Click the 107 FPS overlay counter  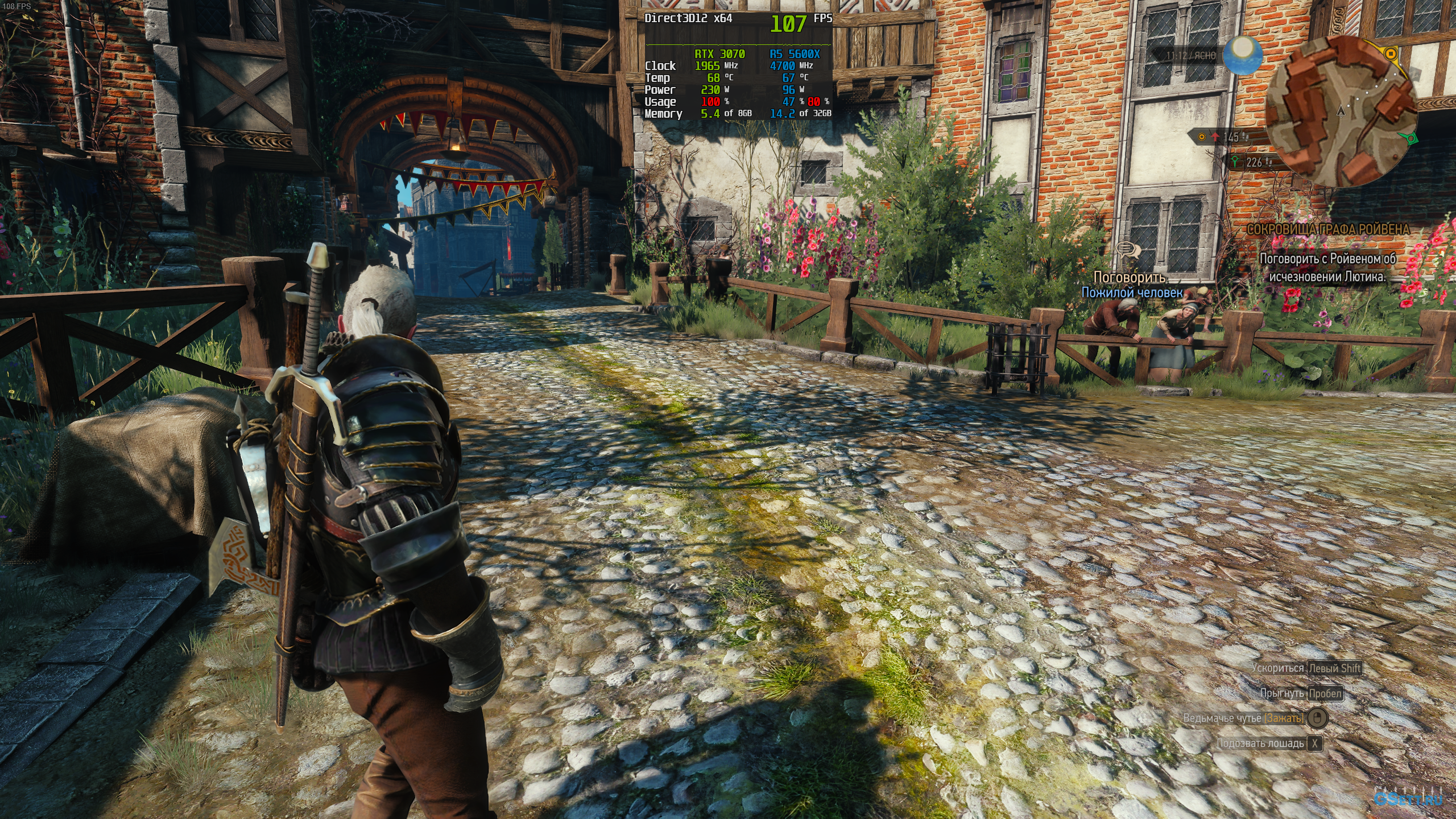(x=788, y=24)
